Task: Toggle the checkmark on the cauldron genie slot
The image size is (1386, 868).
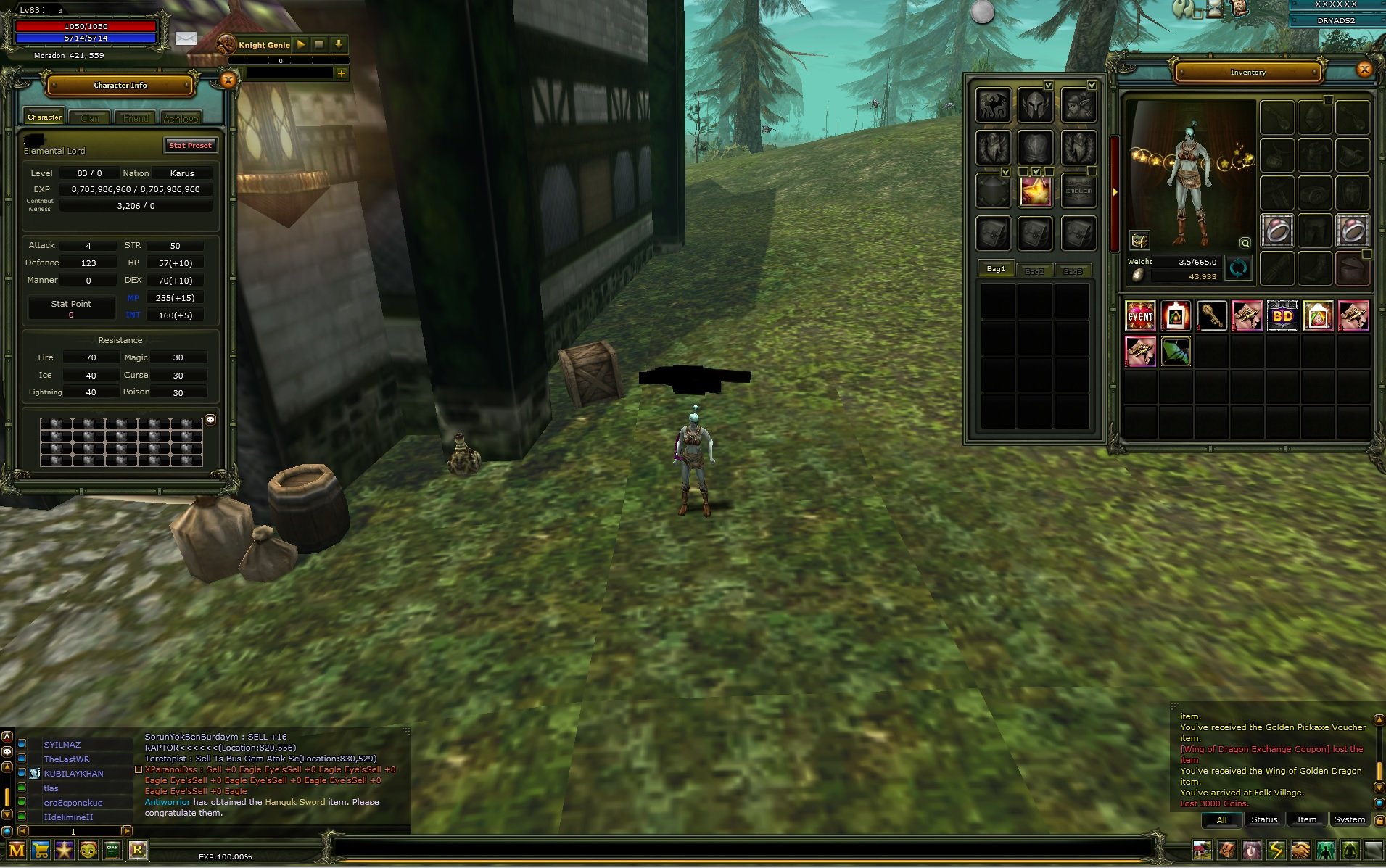Action: [x=1005, y=172]
